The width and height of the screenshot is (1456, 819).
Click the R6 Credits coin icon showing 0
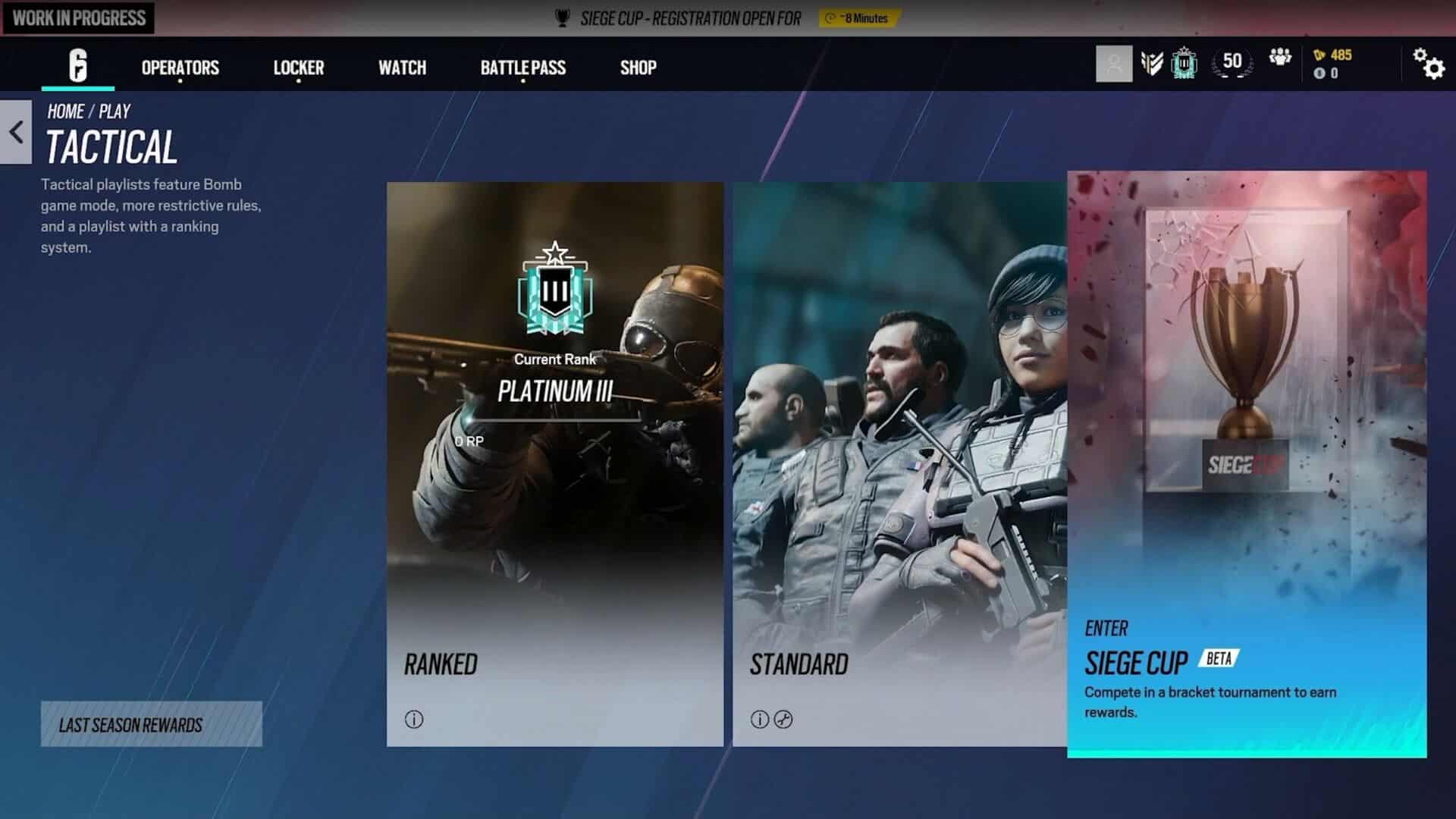click(x=1319, y=72)
